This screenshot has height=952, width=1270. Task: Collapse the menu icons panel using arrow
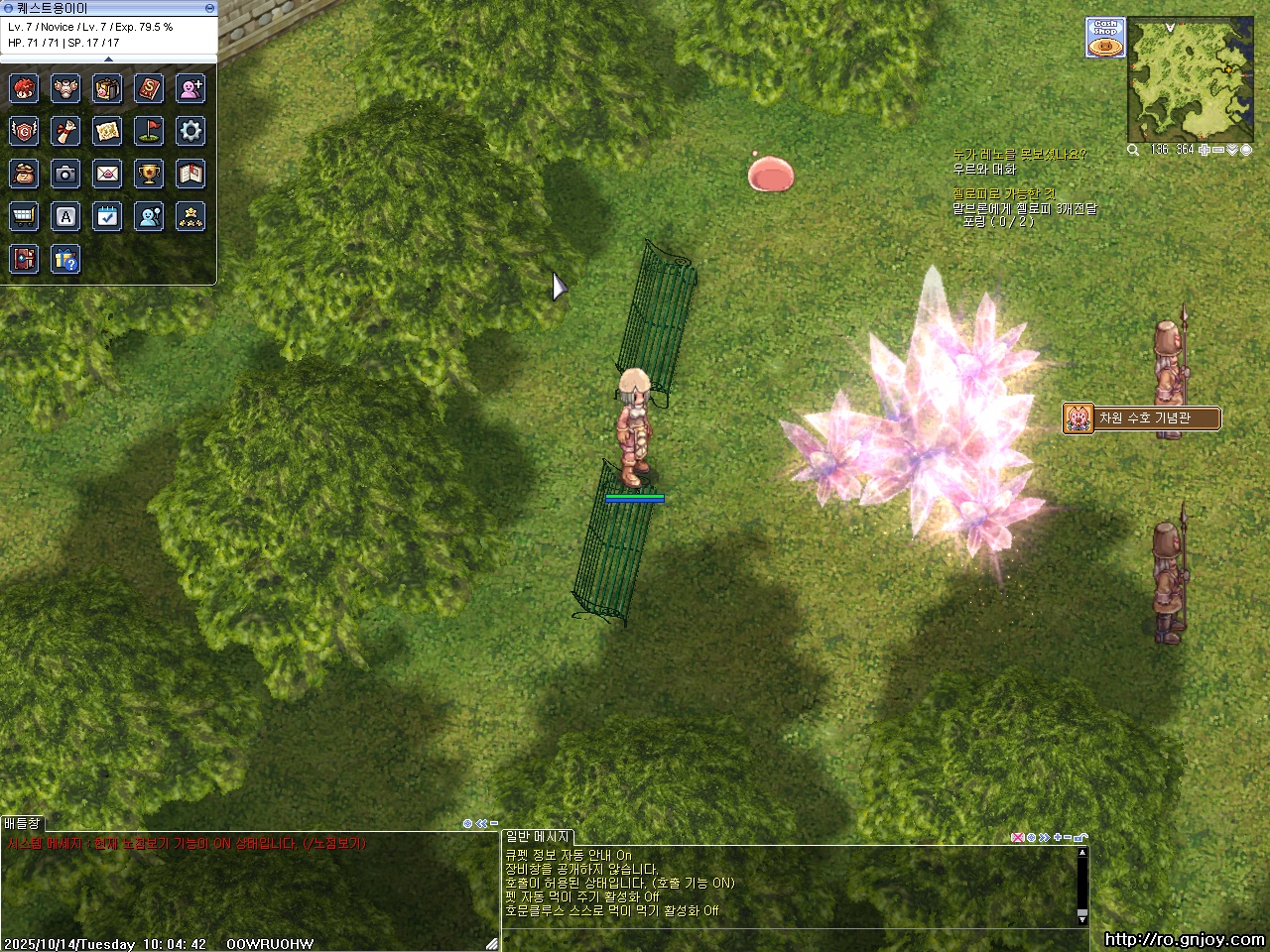click(x=108, y=59)
